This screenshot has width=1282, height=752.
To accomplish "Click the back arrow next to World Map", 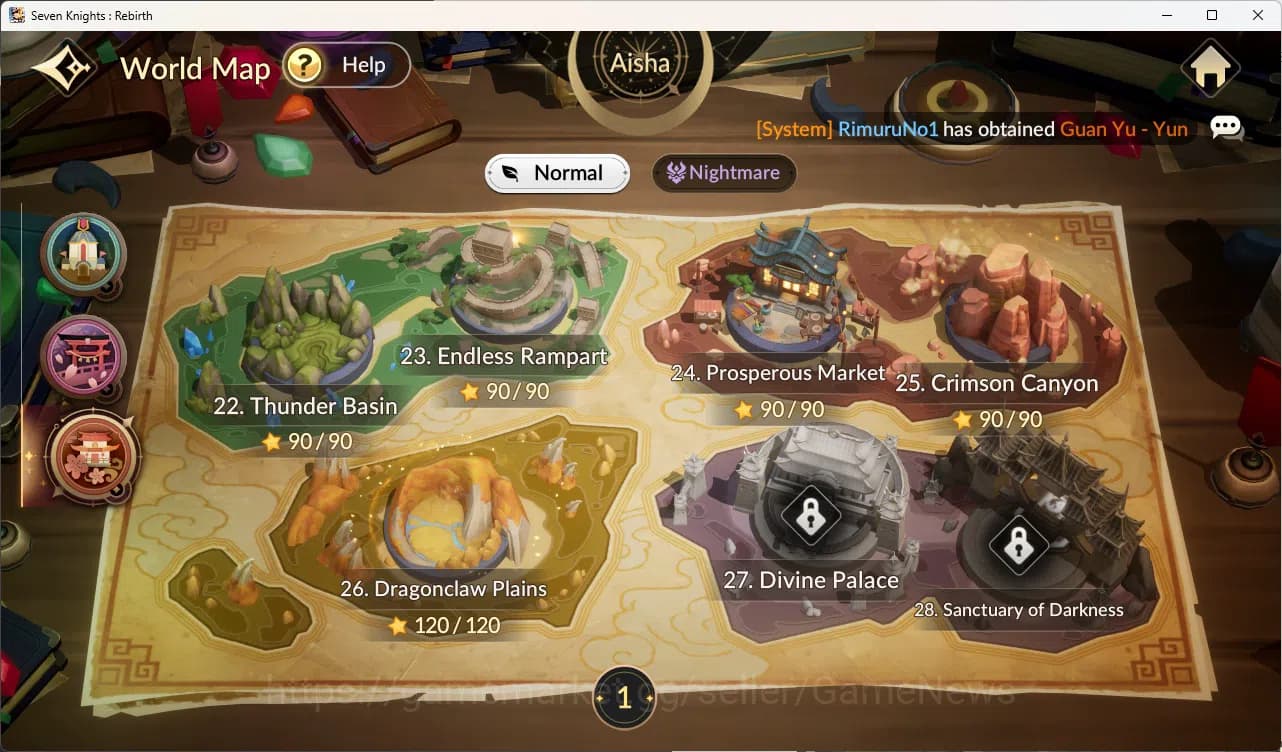I will click(62, 66).
